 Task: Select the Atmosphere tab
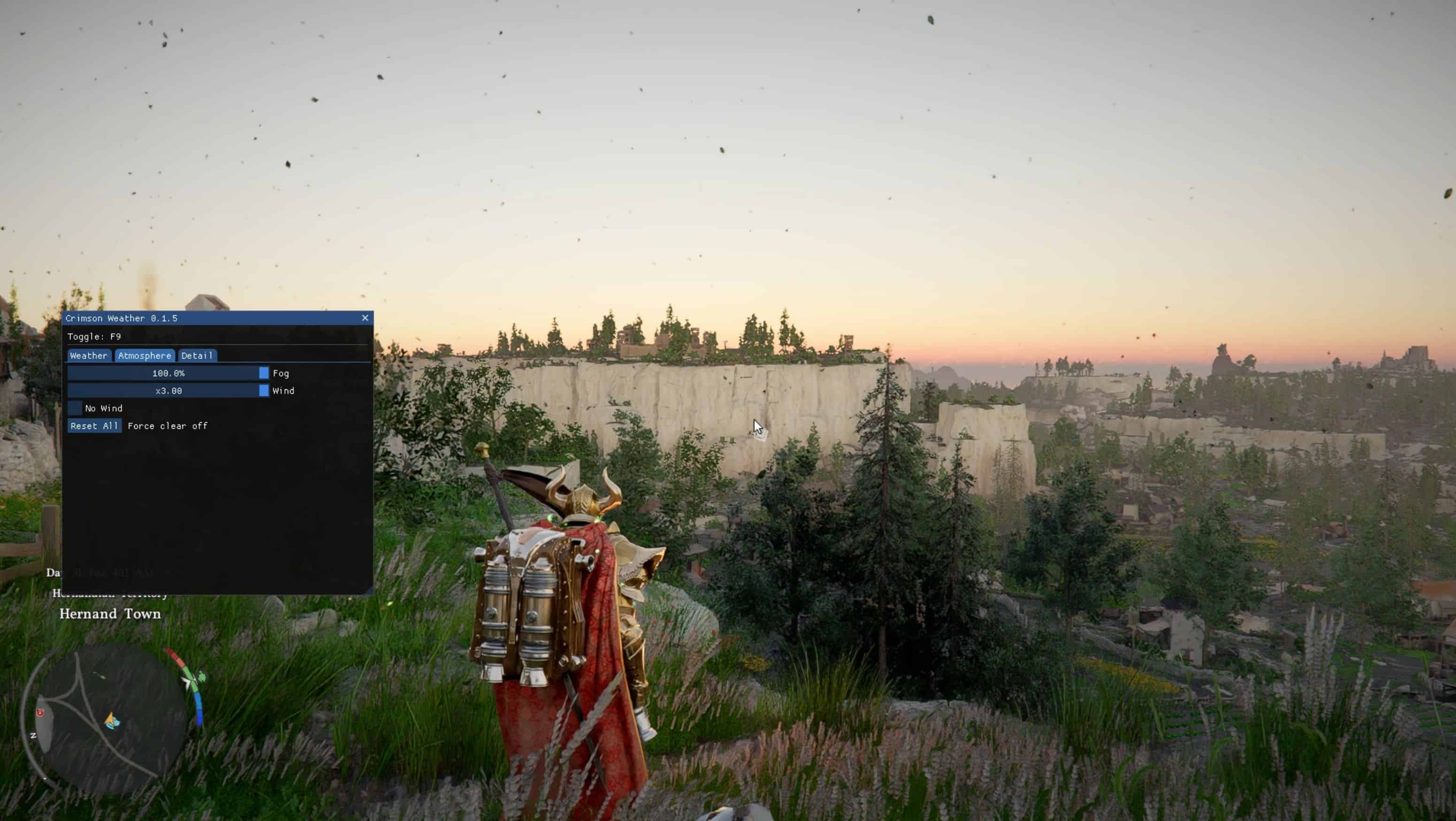(x=144, y=356)
